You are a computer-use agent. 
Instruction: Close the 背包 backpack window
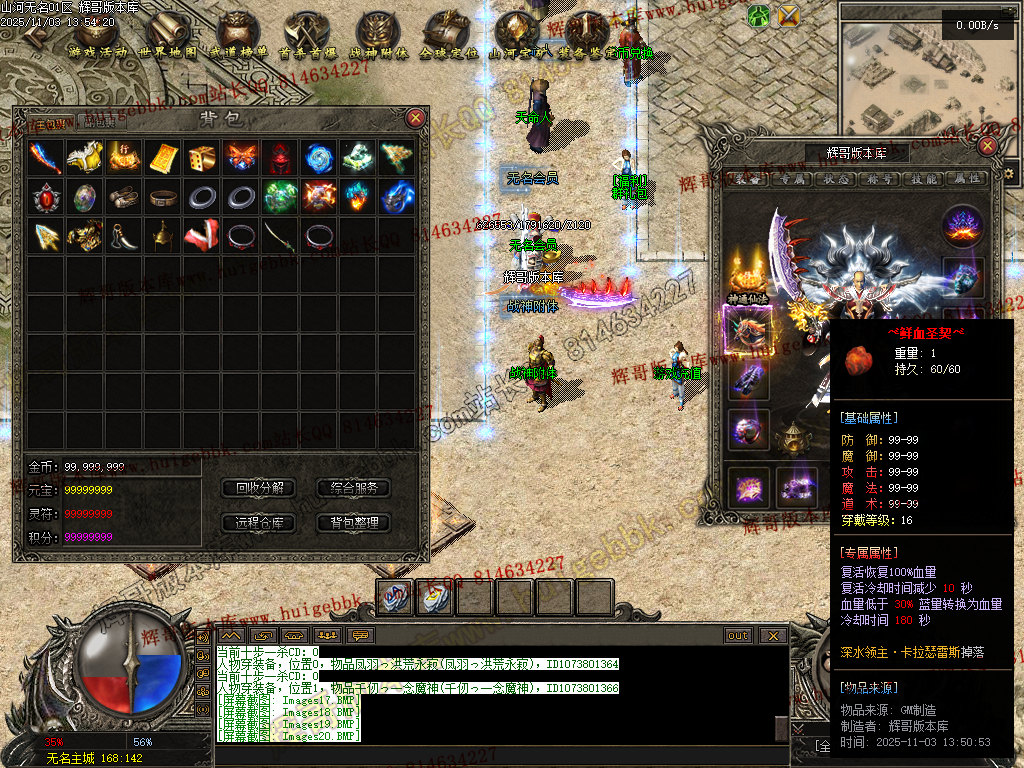(416, 118)
